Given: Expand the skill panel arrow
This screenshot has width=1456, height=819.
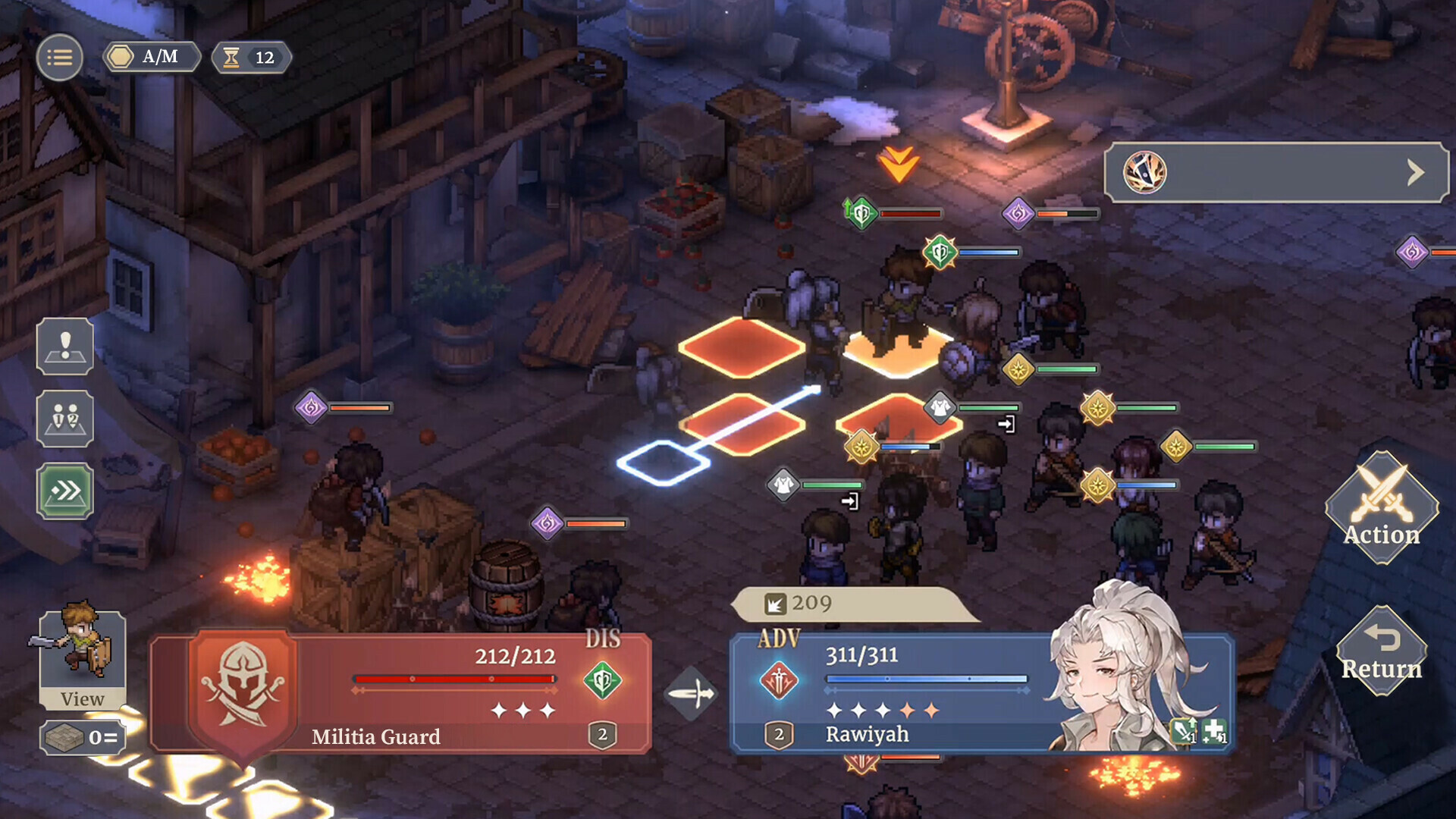Looking at the screenshot, I should (x=1415, y=173).
